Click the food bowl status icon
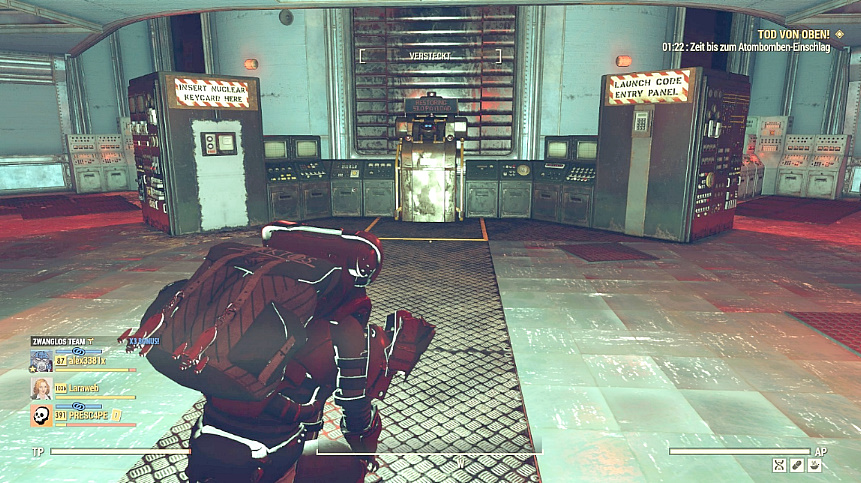Image resolution: width=861 pixels, height=483 pixels. [815, 465]
